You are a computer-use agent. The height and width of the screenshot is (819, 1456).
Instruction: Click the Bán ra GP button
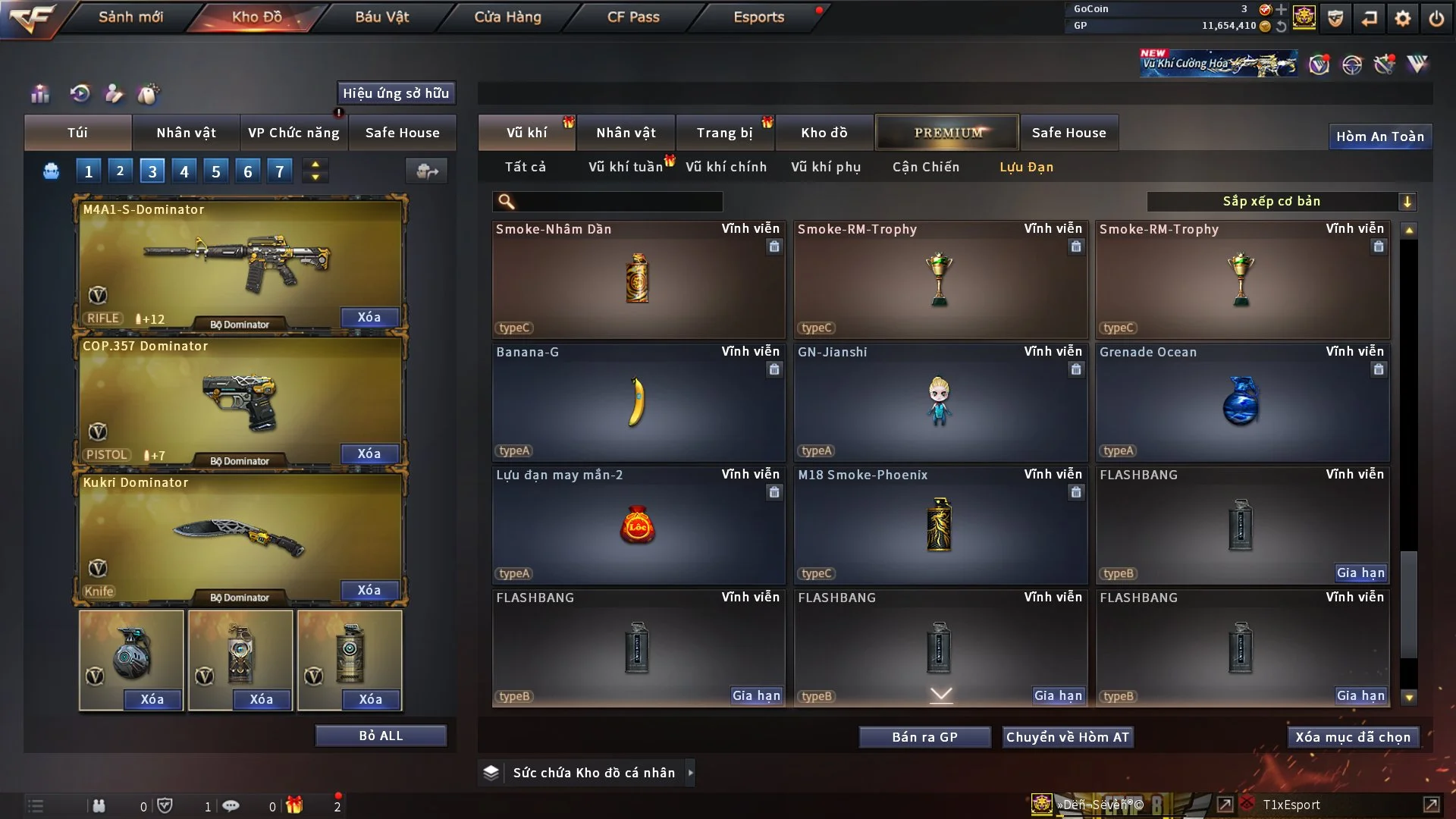tap(924, 737)
